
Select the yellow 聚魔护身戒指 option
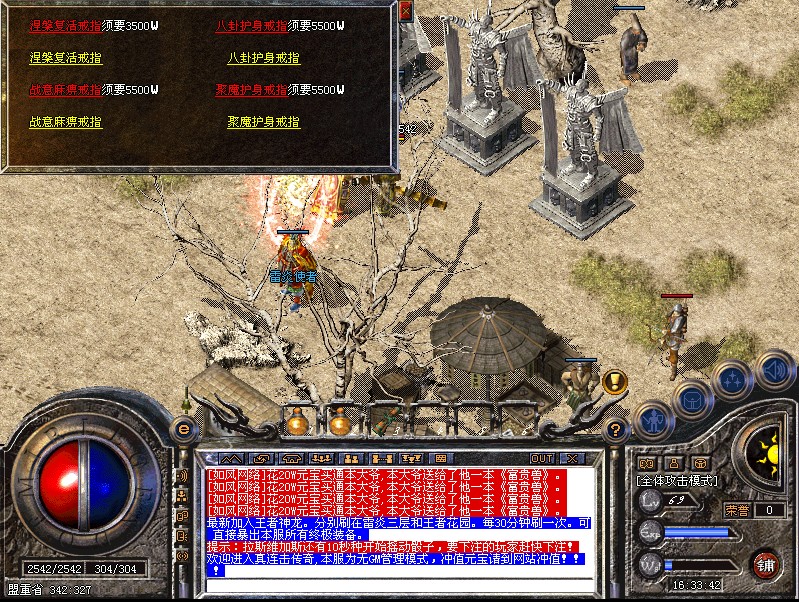coord(263,122)
